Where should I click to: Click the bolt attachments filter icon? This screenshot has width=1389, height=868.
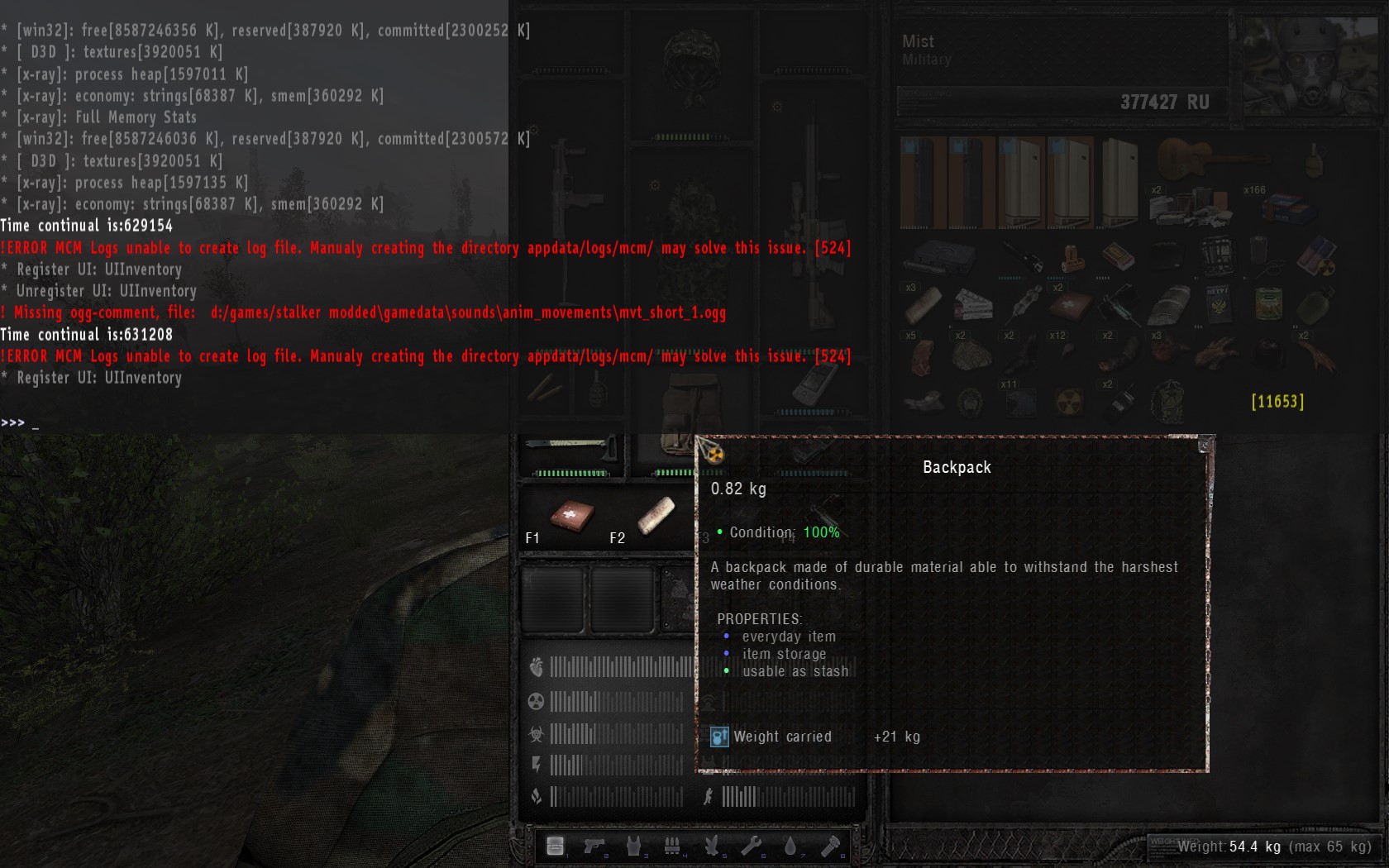(833, 845)
